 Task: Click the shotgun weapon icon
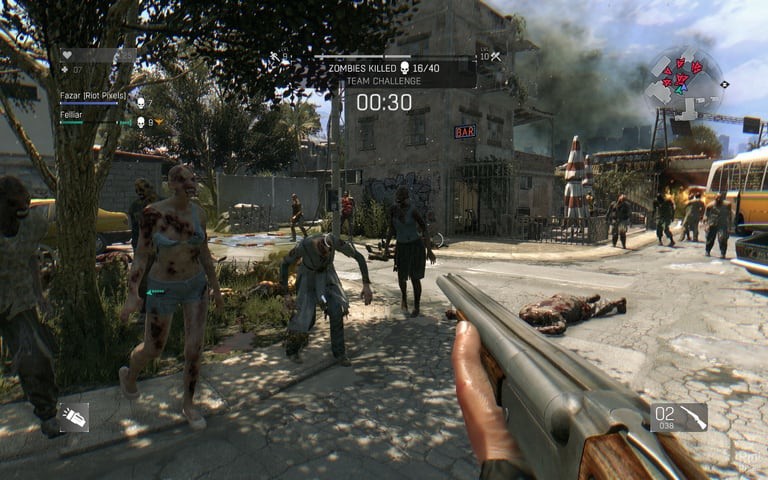(x=692, y=417)
